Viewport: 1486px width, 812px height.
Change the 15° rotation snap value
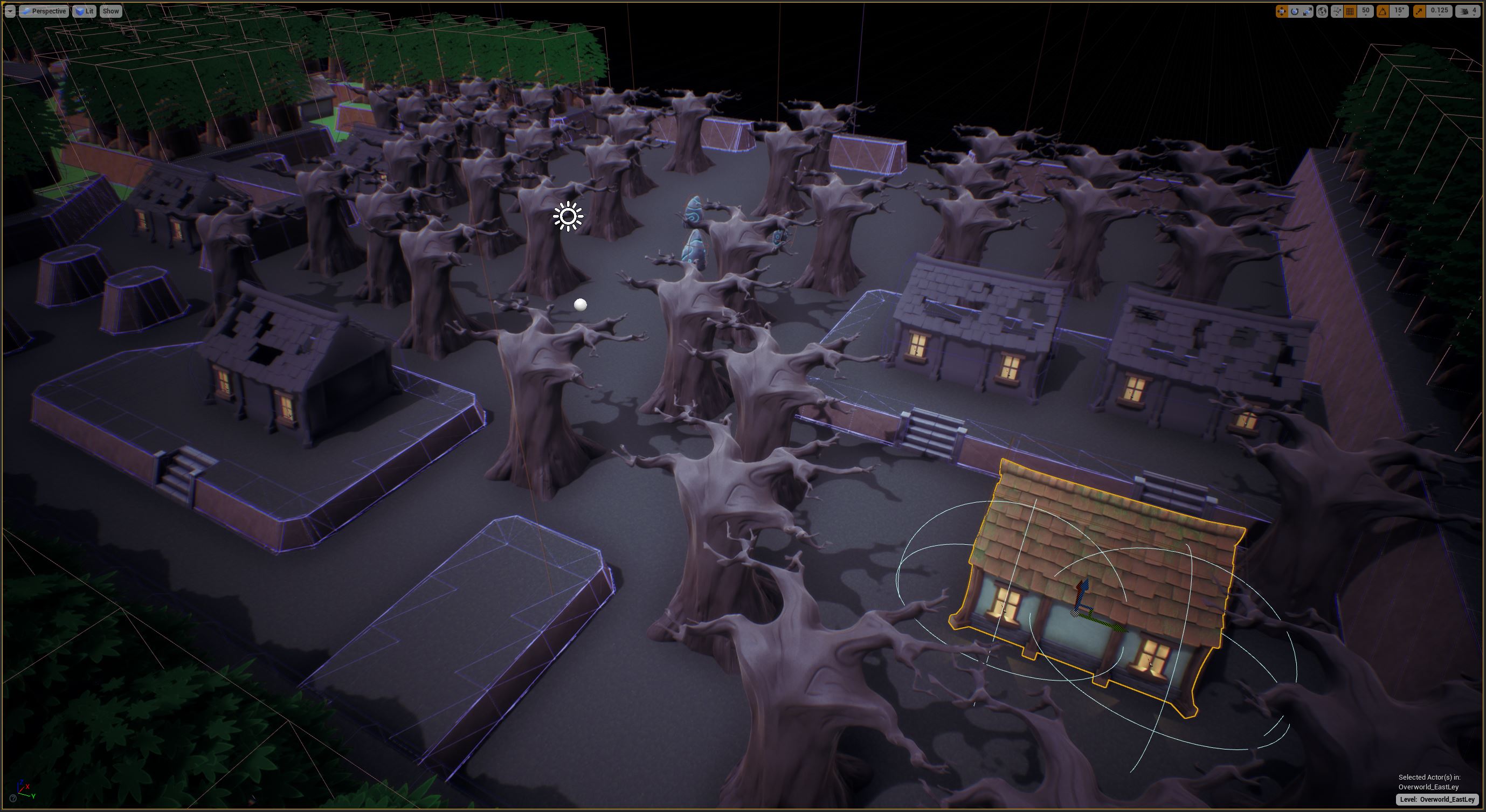tap(1399, 11)
